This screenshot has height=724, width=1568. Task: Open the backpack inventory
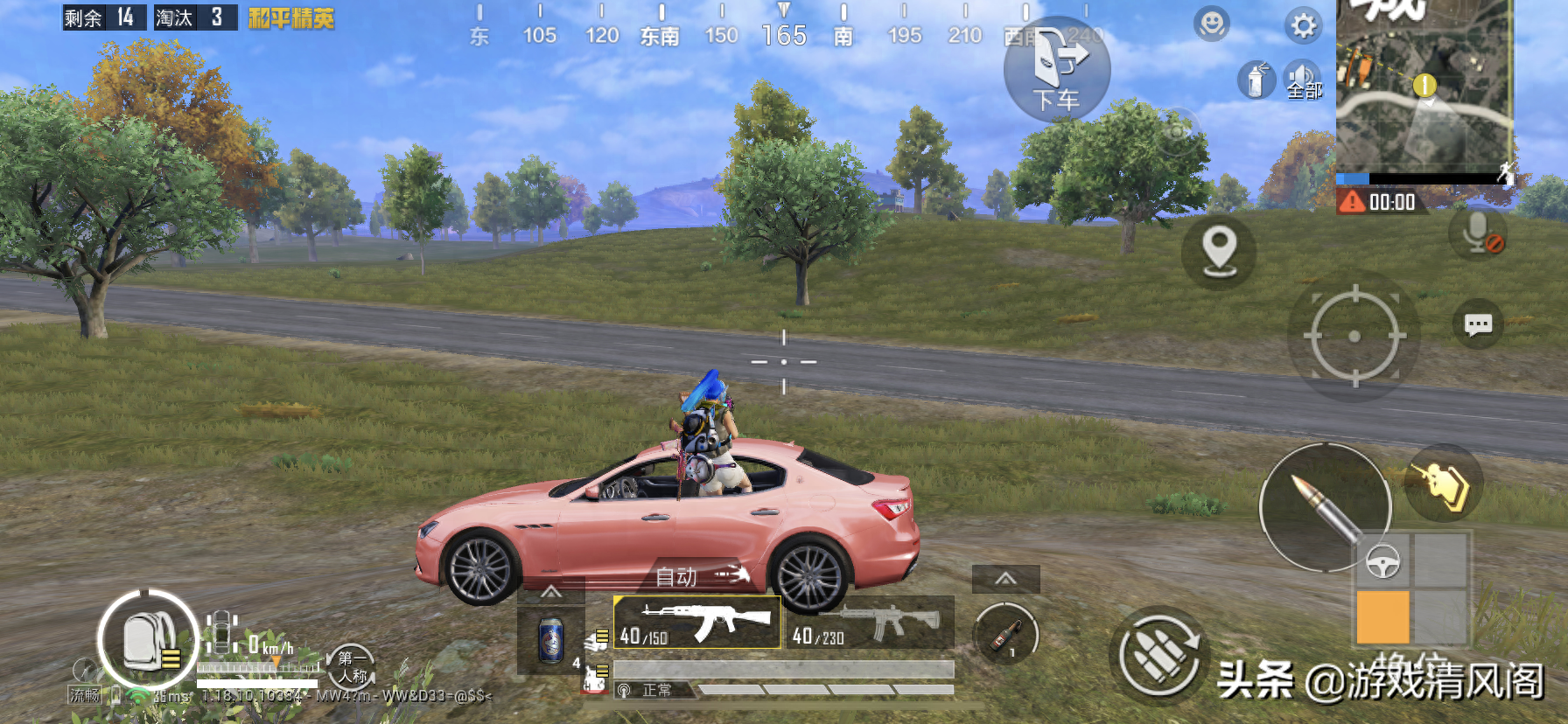click(147, 640)
